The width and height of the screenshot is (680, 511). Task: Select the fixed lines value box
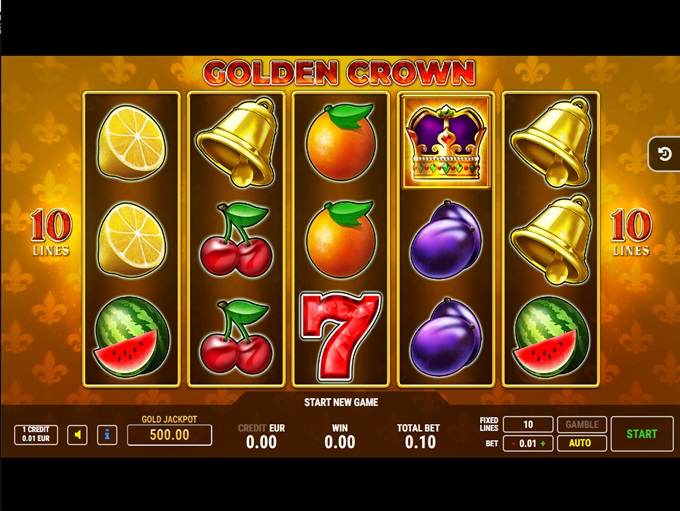[528, 425]
